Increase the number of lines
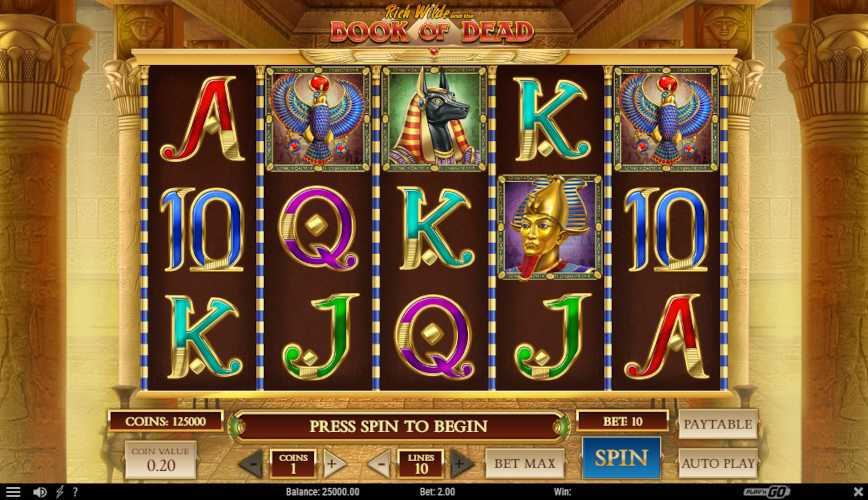 [x=461, y=463]
